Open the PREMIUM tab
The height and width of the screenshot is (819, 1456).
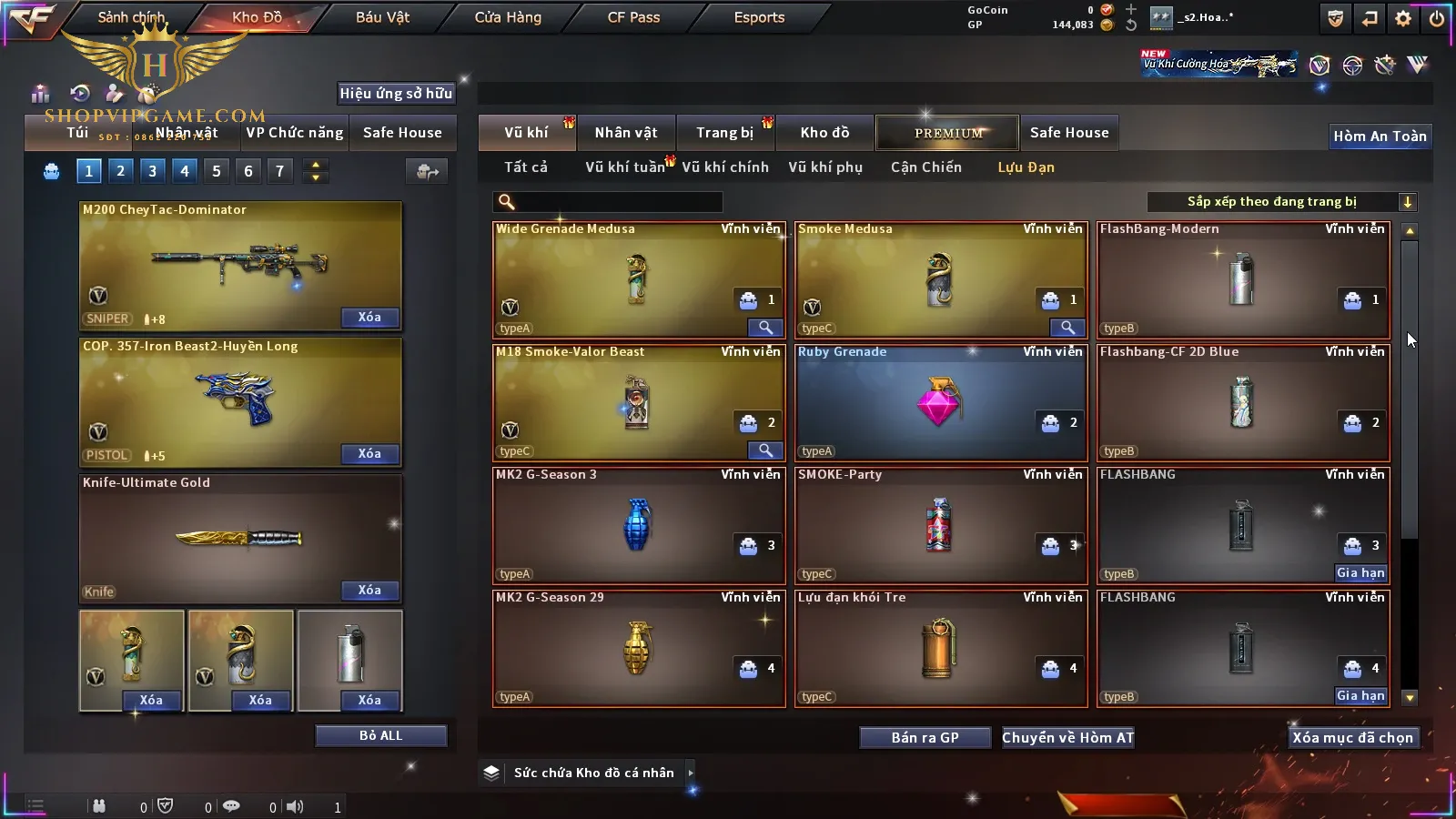pyautogui.click(x=948, y=133)
